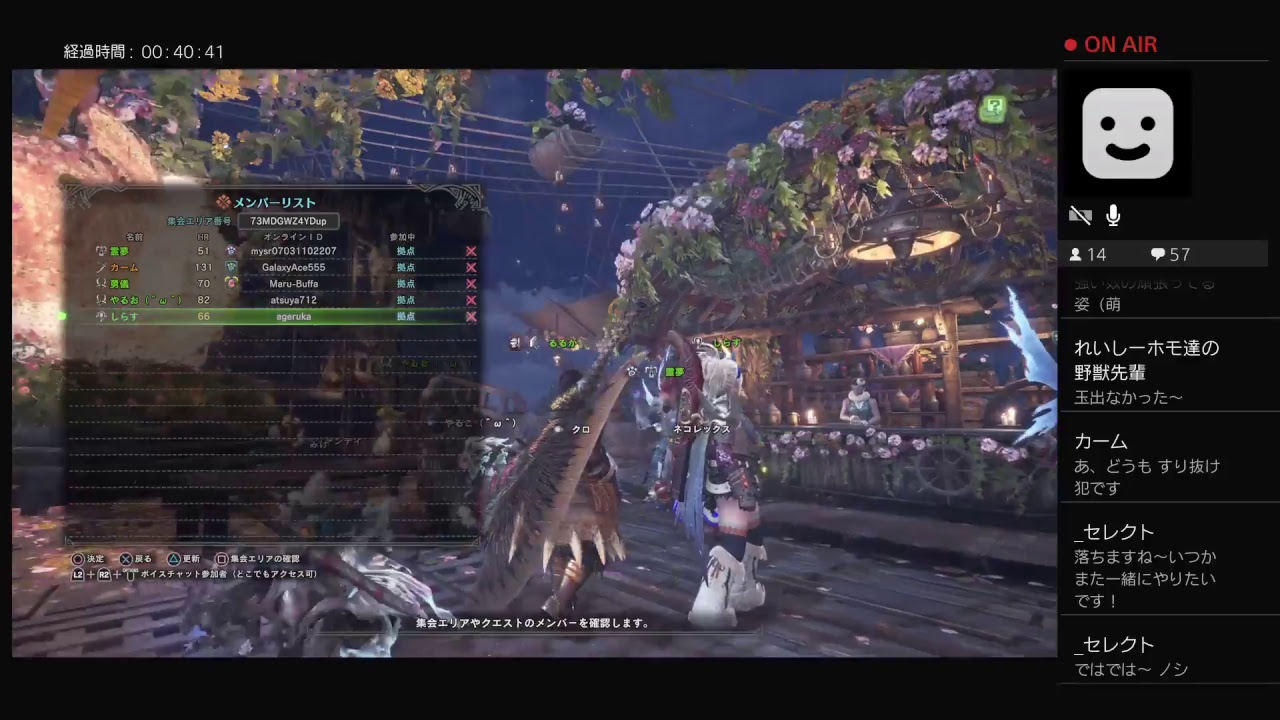This screenshot has height=720, width=1280.
Task: Click the red X to remove ageruka
Action: coord(470,317)
